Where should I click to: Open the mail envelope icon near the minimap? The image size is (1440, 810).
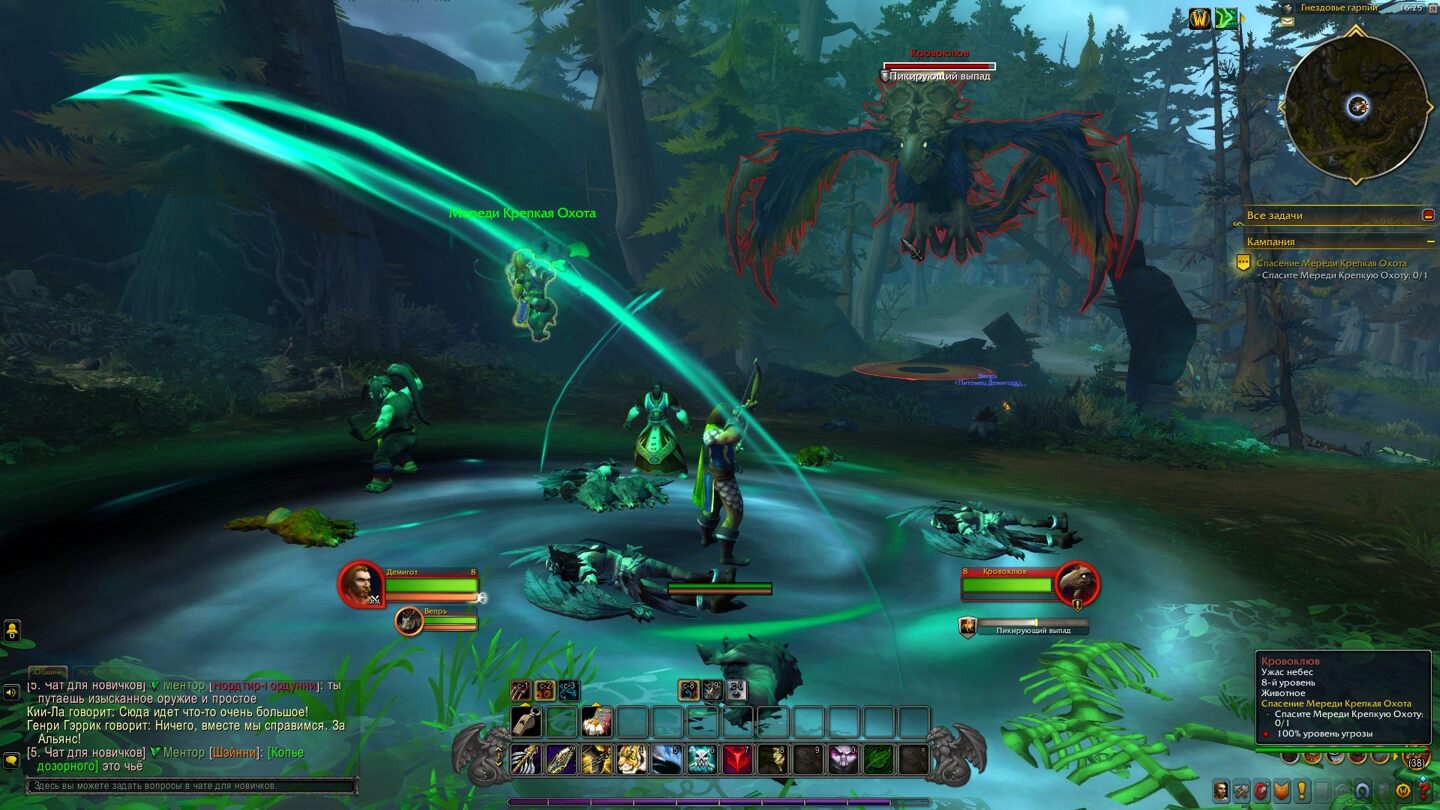click(1287, 21)
